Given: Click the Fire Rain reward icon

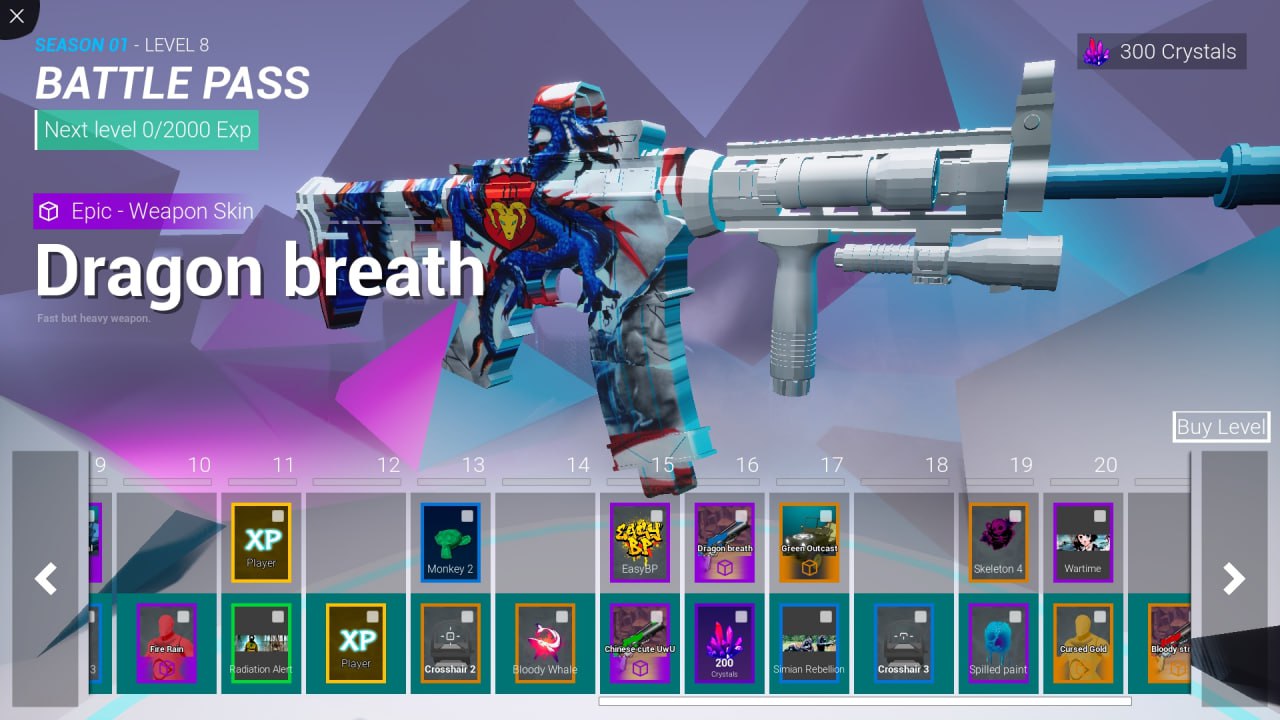Looking at the screenshot, I should [x=166, y=643].
